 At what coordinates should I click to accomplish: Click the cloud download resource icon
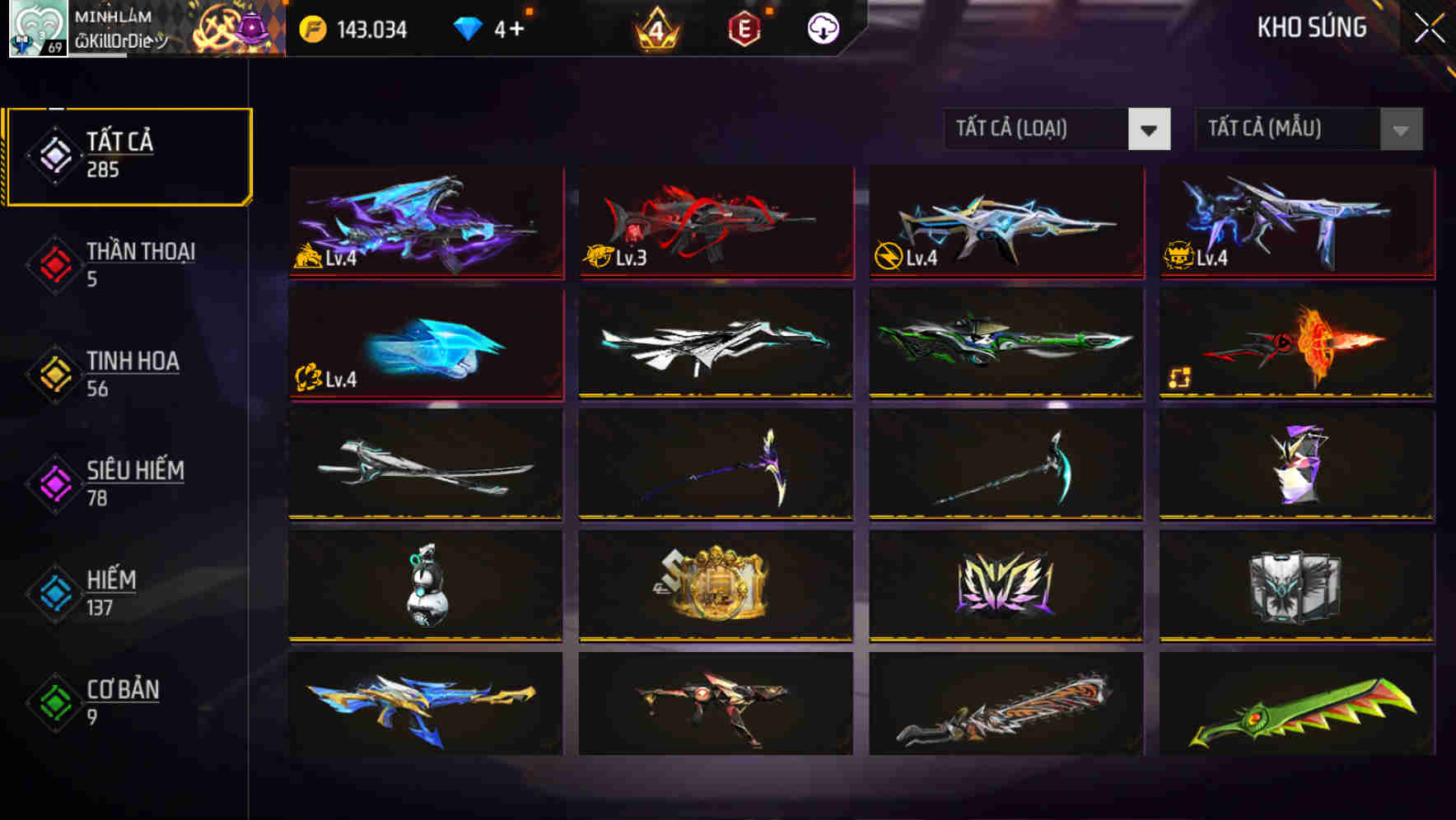coord(821,27)
